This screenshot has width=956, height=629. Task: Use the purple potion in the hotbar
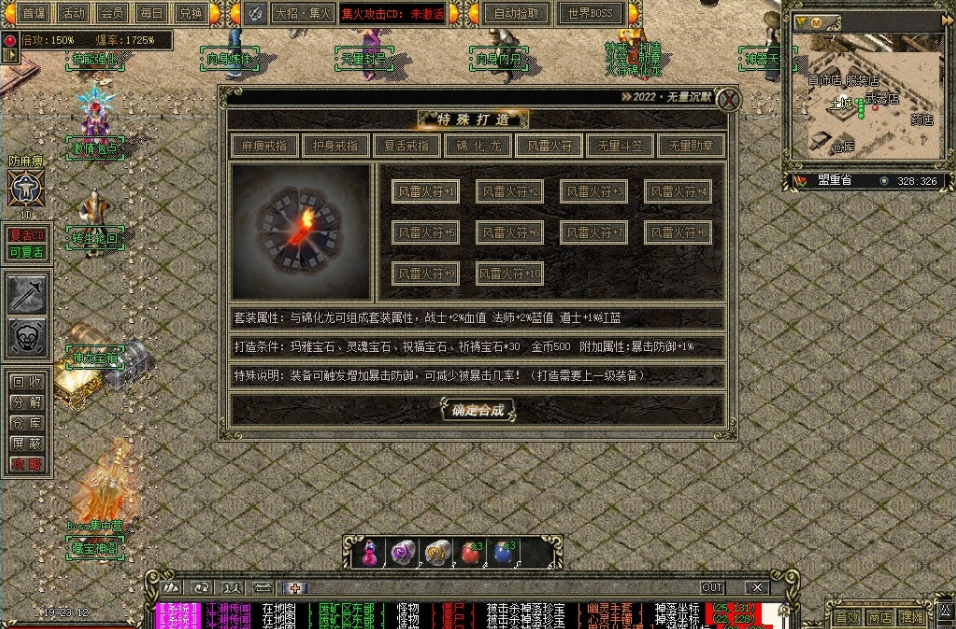(371, 552)
